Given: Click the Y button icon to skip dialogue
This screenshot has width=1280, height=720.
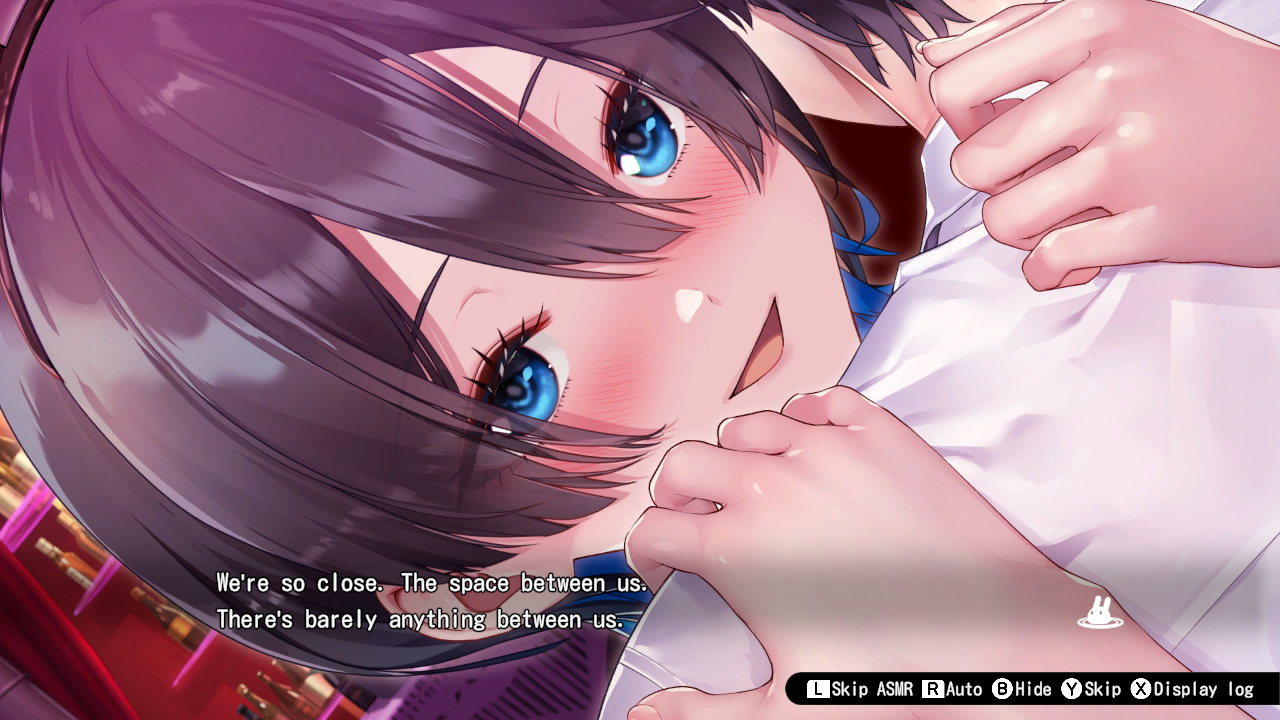Looking at the screenshot, I should click(x=1072, y=688).
